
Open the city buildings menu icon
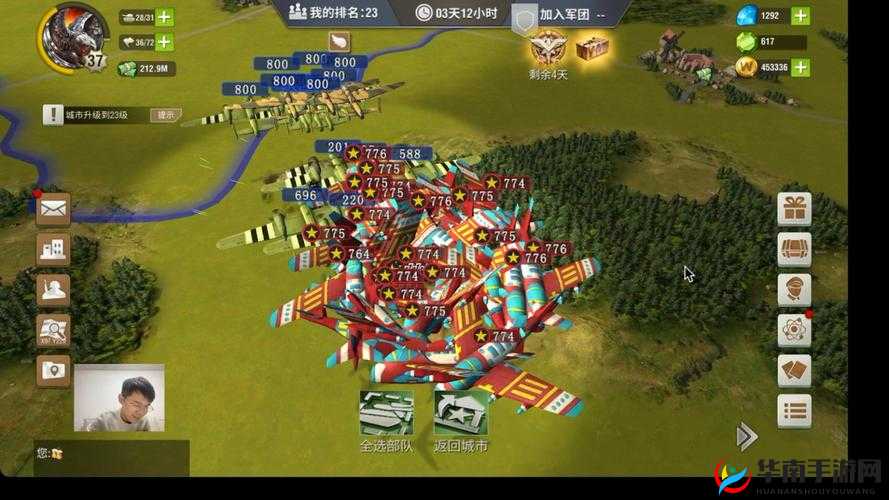point(53,249)
